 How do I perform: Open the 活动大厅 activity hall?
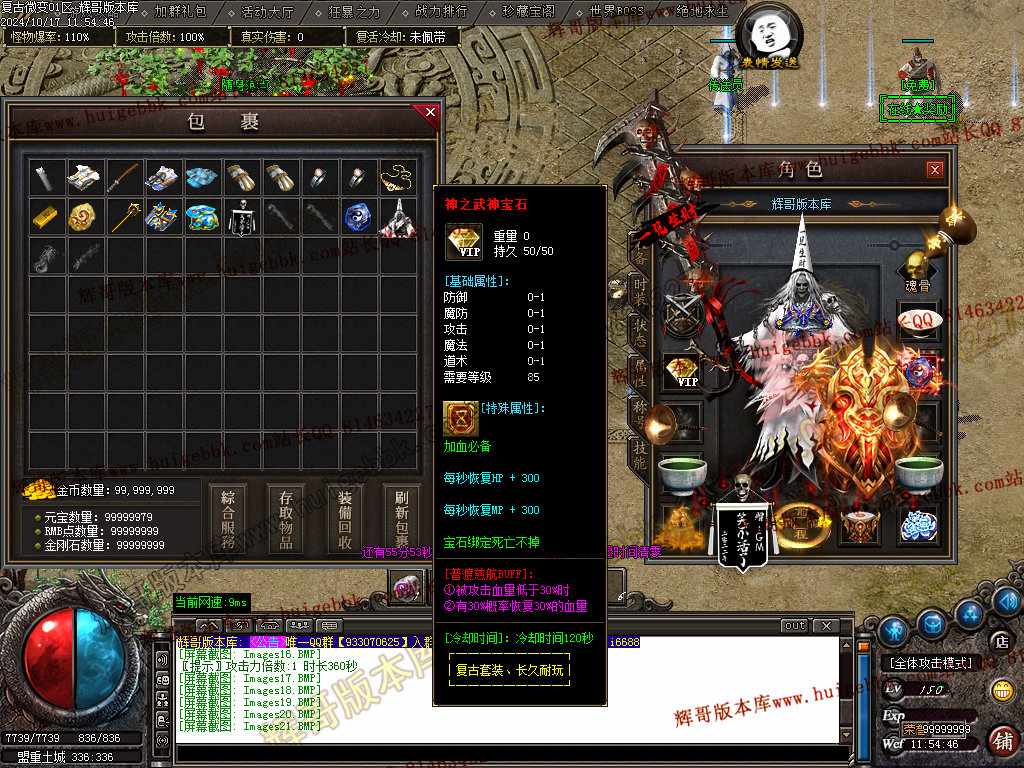[x=267, y=12]
